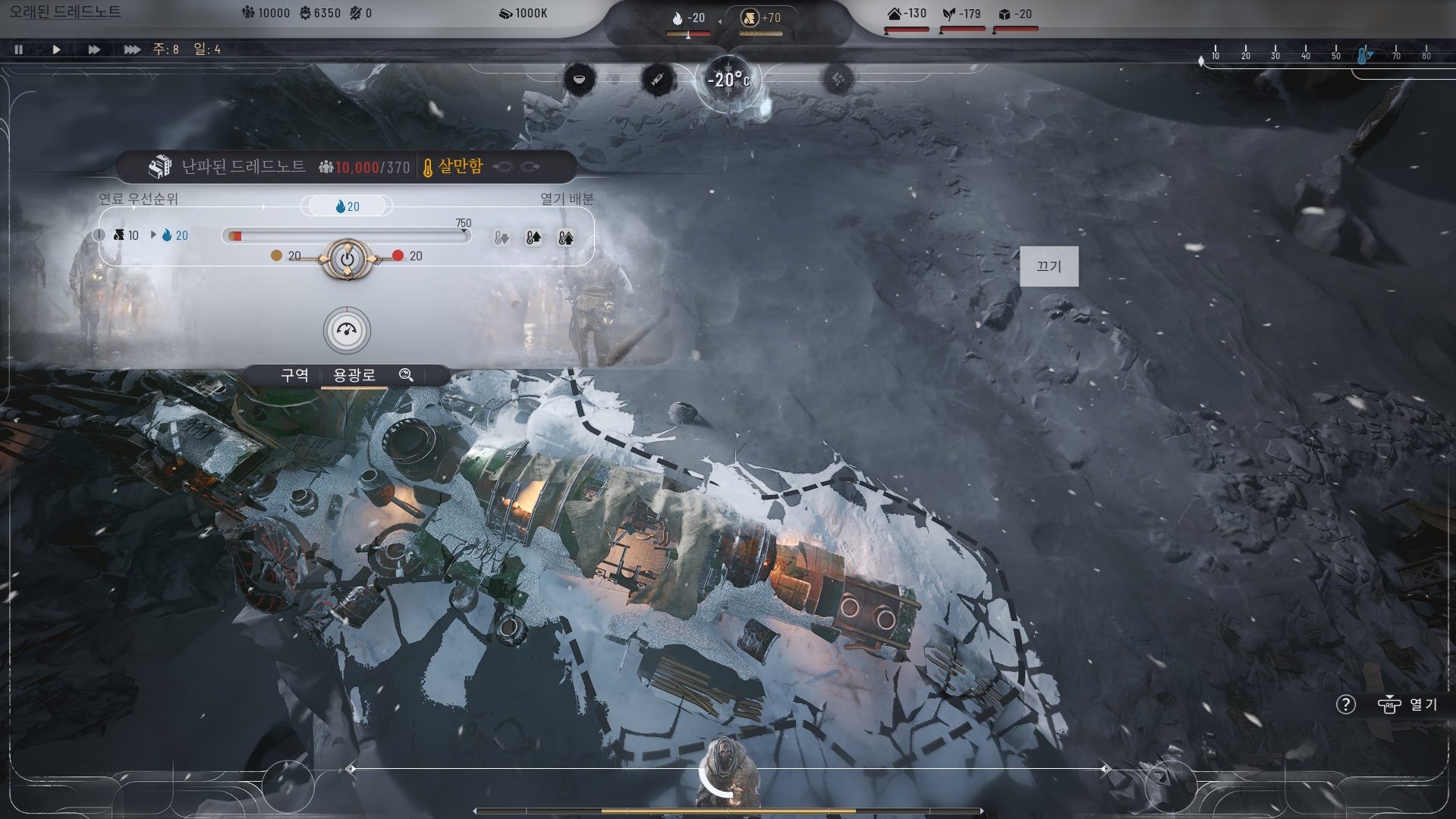
Task: Open the magnifying glass inspect tab
Action: click(407, 375)
